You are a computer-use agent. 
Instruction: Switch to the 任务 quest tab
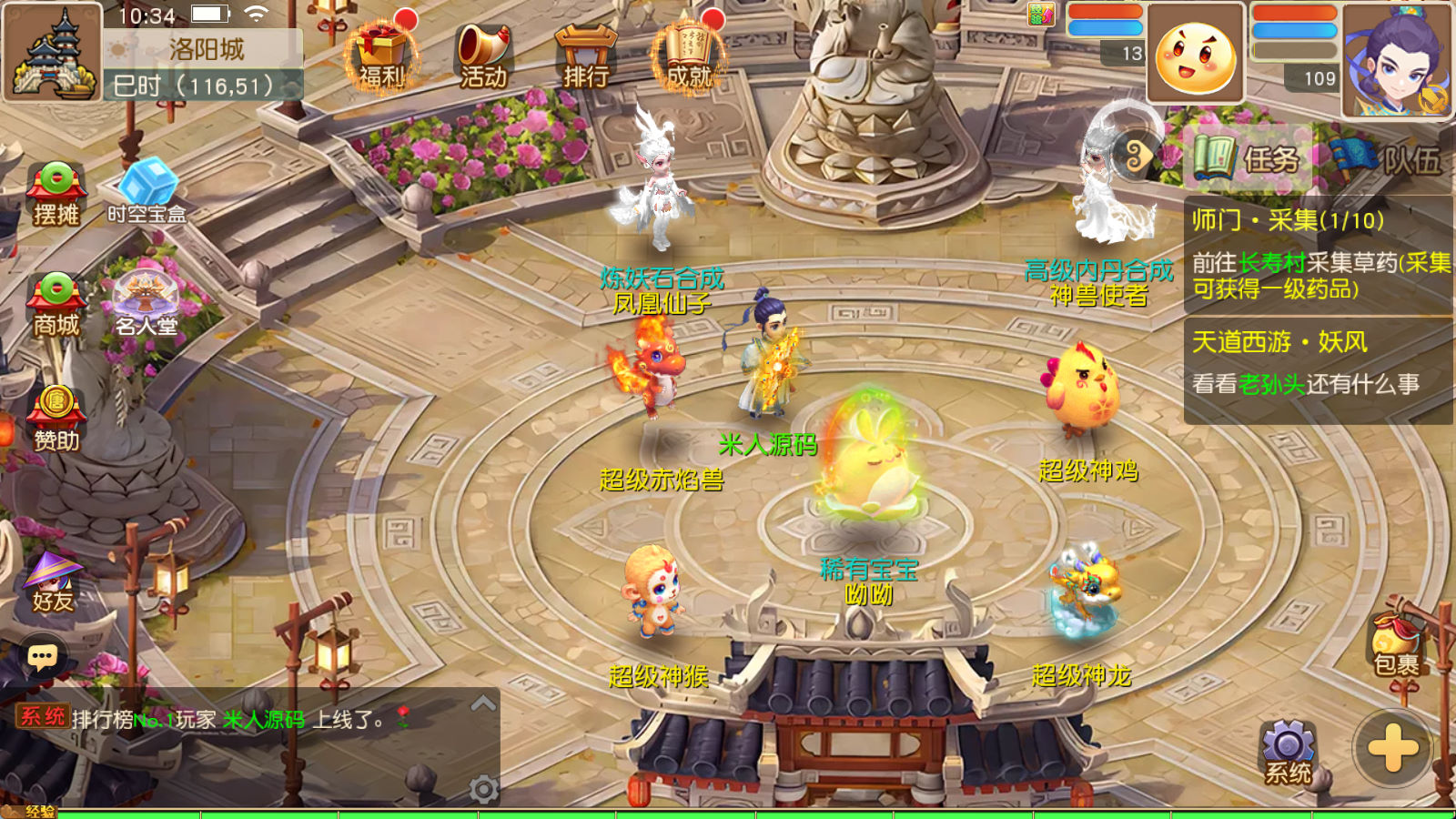(x=1249, y=158)
